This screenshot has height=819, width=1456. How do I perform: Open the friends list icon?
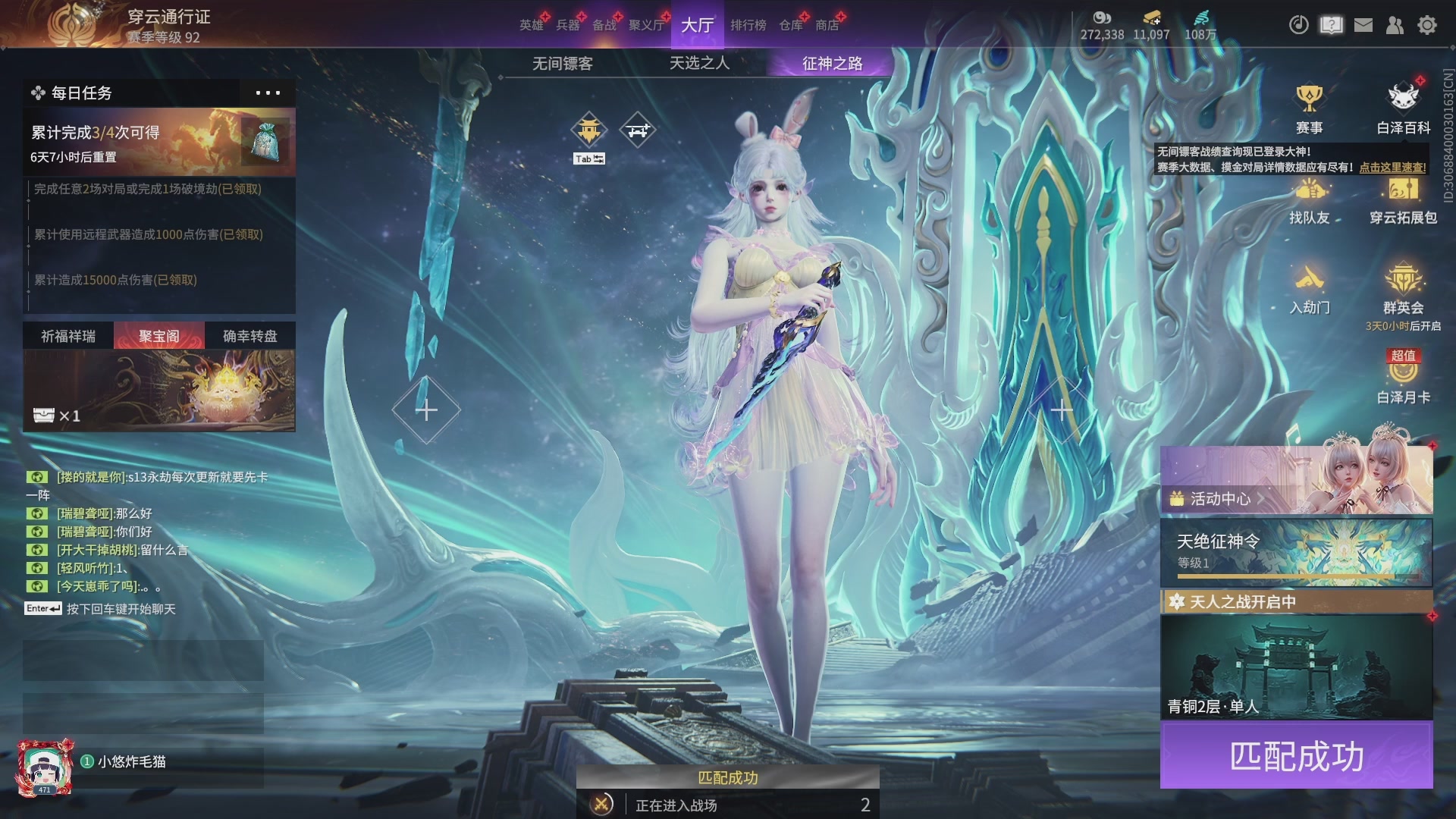(1395, 25)
